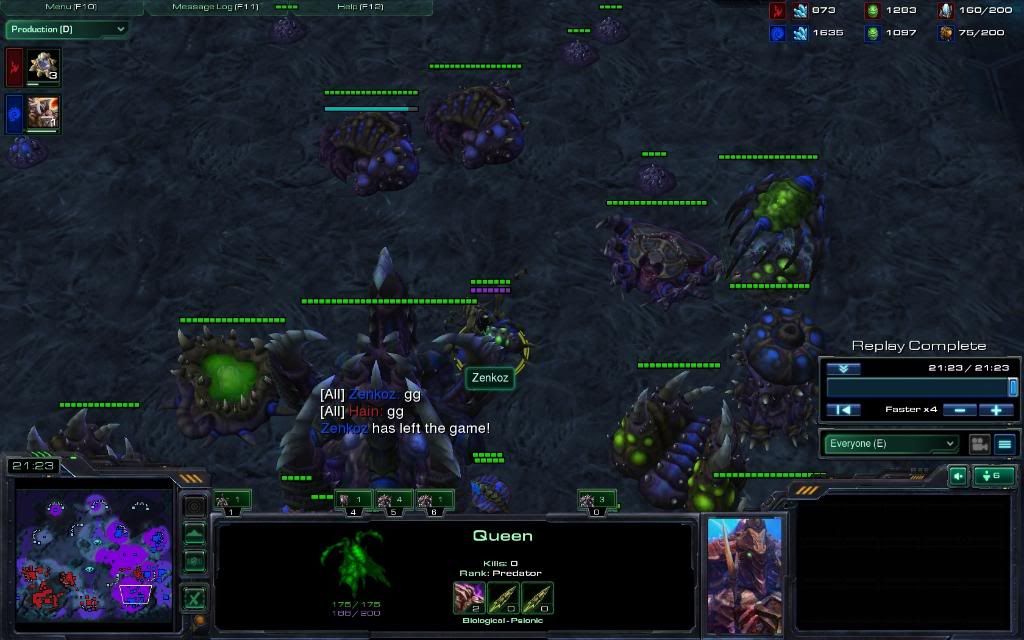The image size is (1024, 640).
Task: Click the green button showing 6
Action: tap(994, 476)
